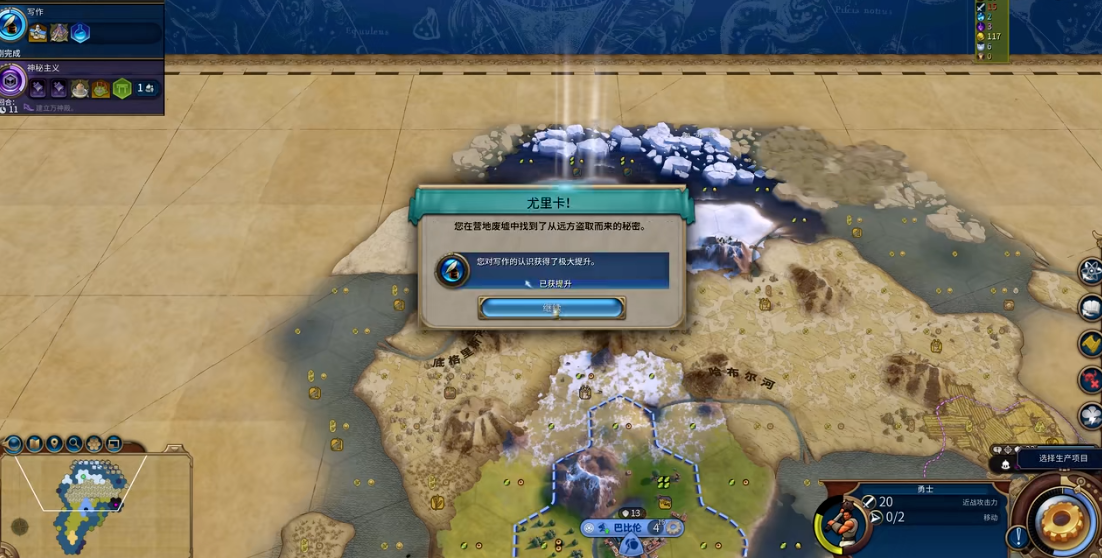
Task: Click the continue button in the Eureka popup
Action: click(x=552, y=308)
